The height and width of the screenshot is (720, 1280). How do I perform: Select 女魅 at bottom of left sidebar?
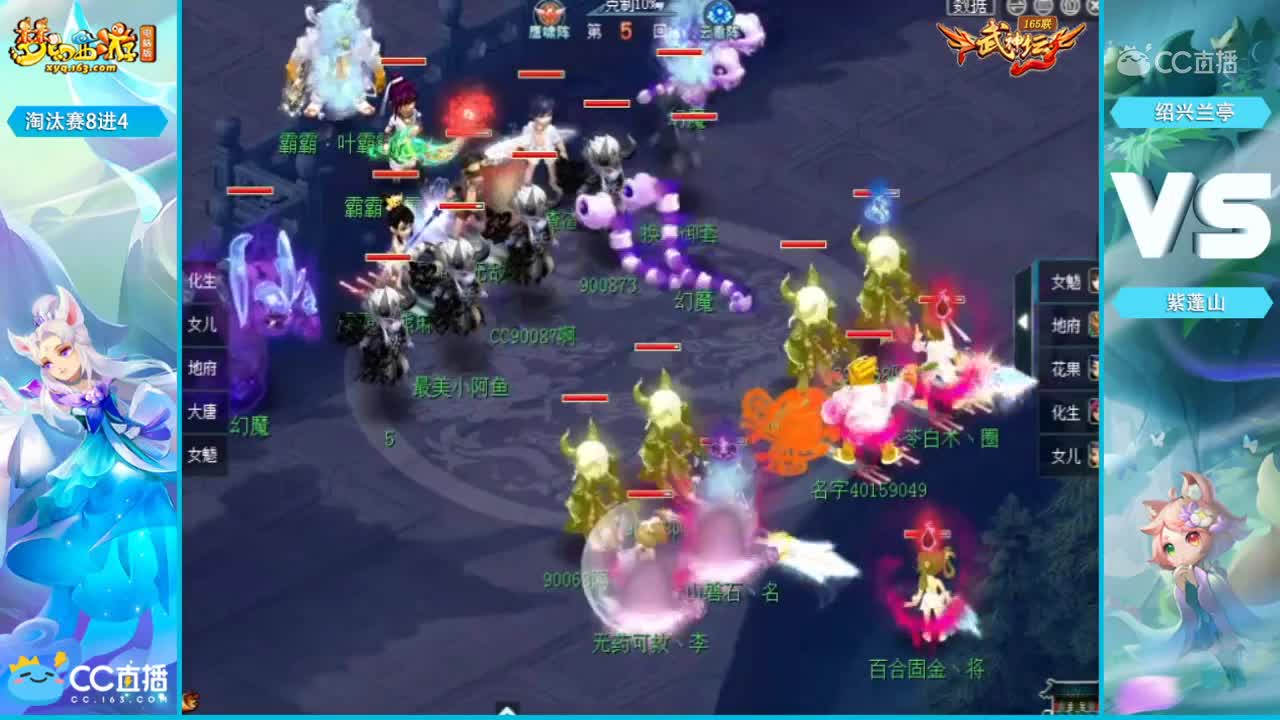tap(202, 454)
